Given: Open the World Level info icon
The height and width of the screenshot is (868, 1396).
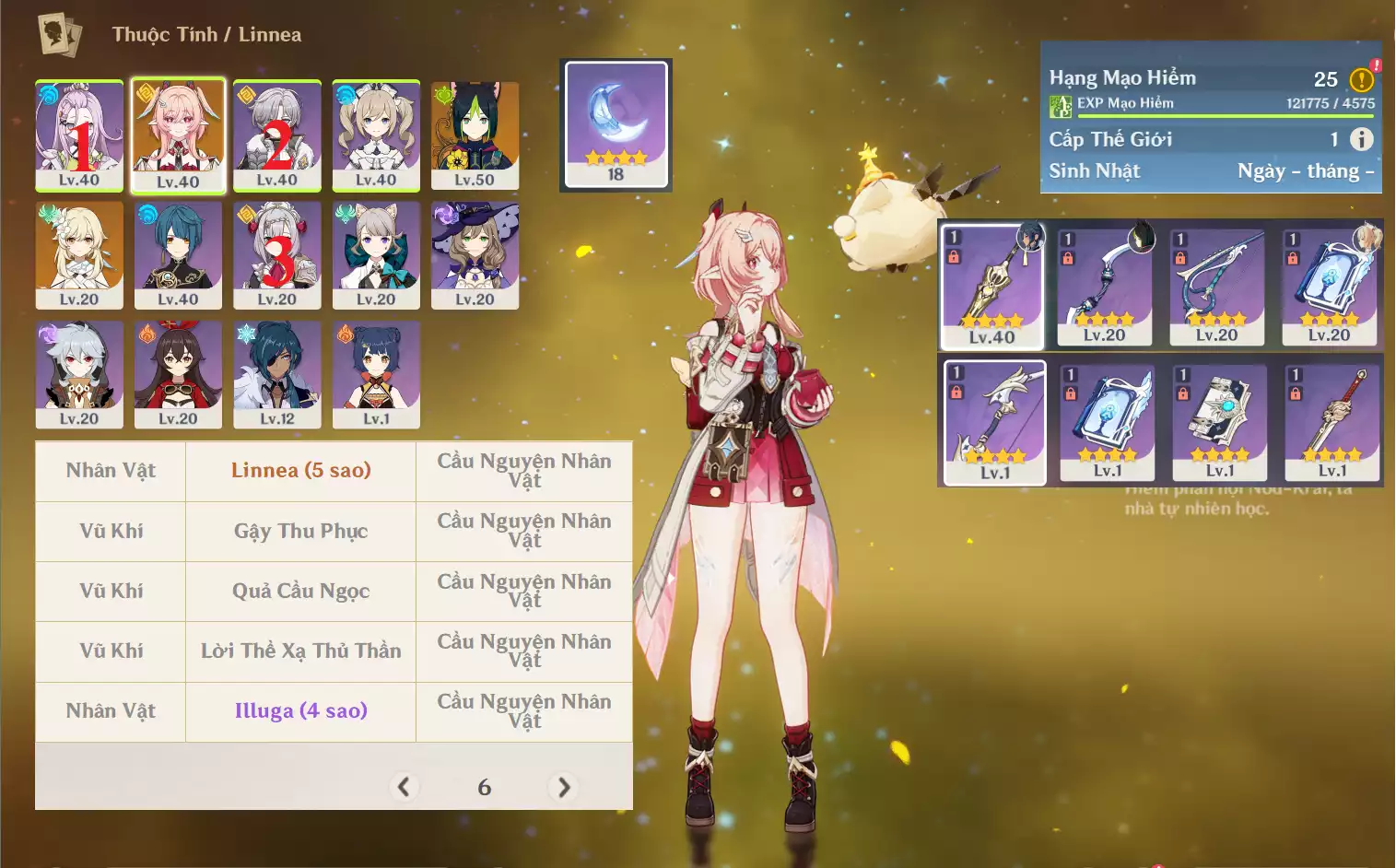Looking at the screenshot, I should pos(1361,139).
